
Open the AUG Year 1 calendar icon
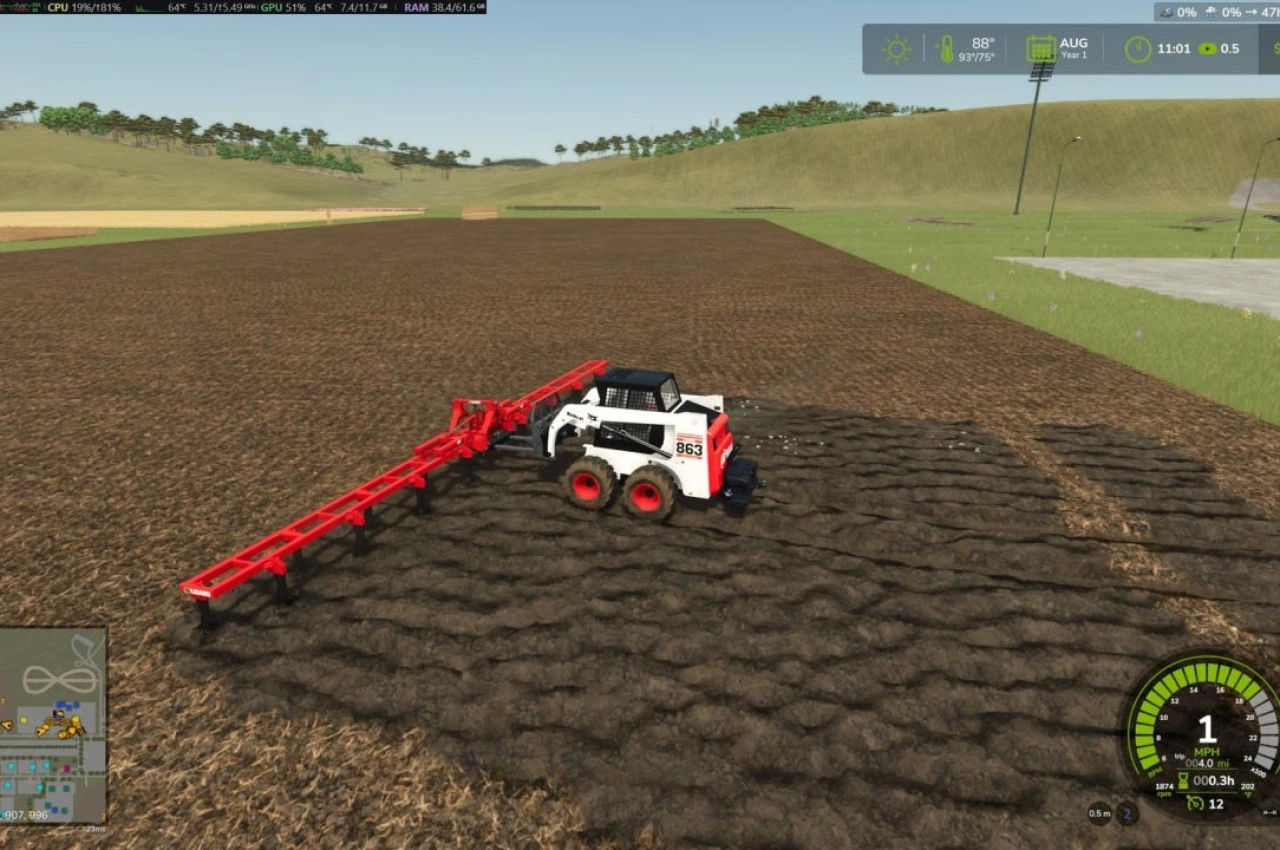[1039, 47]
